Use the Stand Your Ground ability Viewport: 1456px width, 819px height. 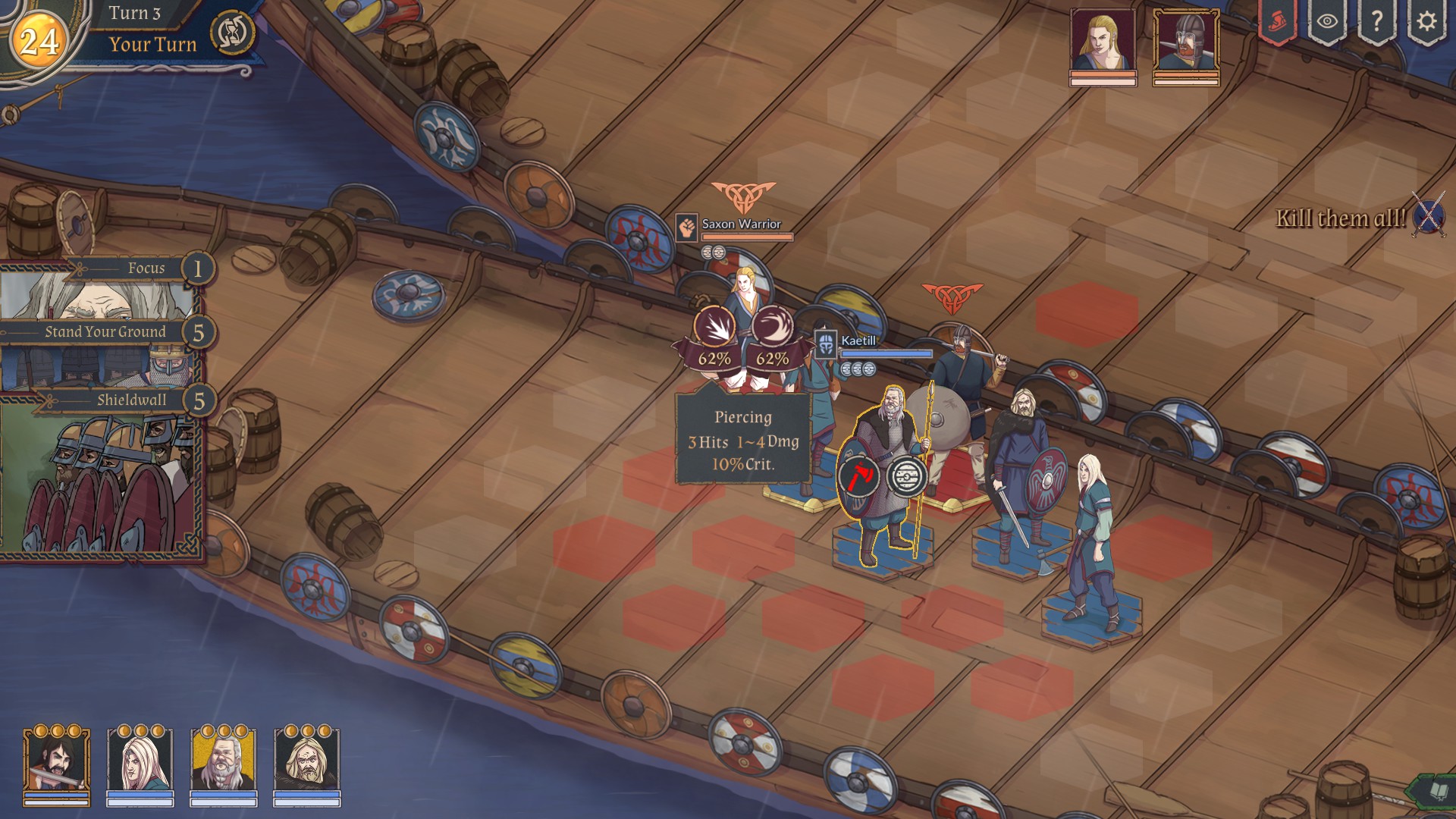[106, 331]
